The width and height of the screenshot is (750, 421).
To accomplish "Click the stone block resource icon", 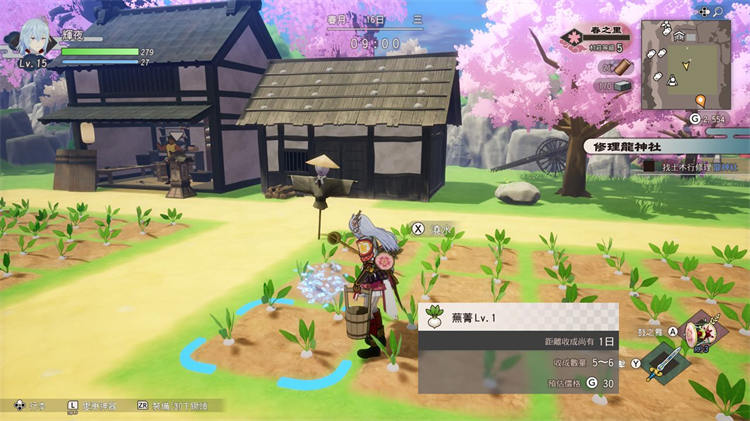I will pos(621,86).
